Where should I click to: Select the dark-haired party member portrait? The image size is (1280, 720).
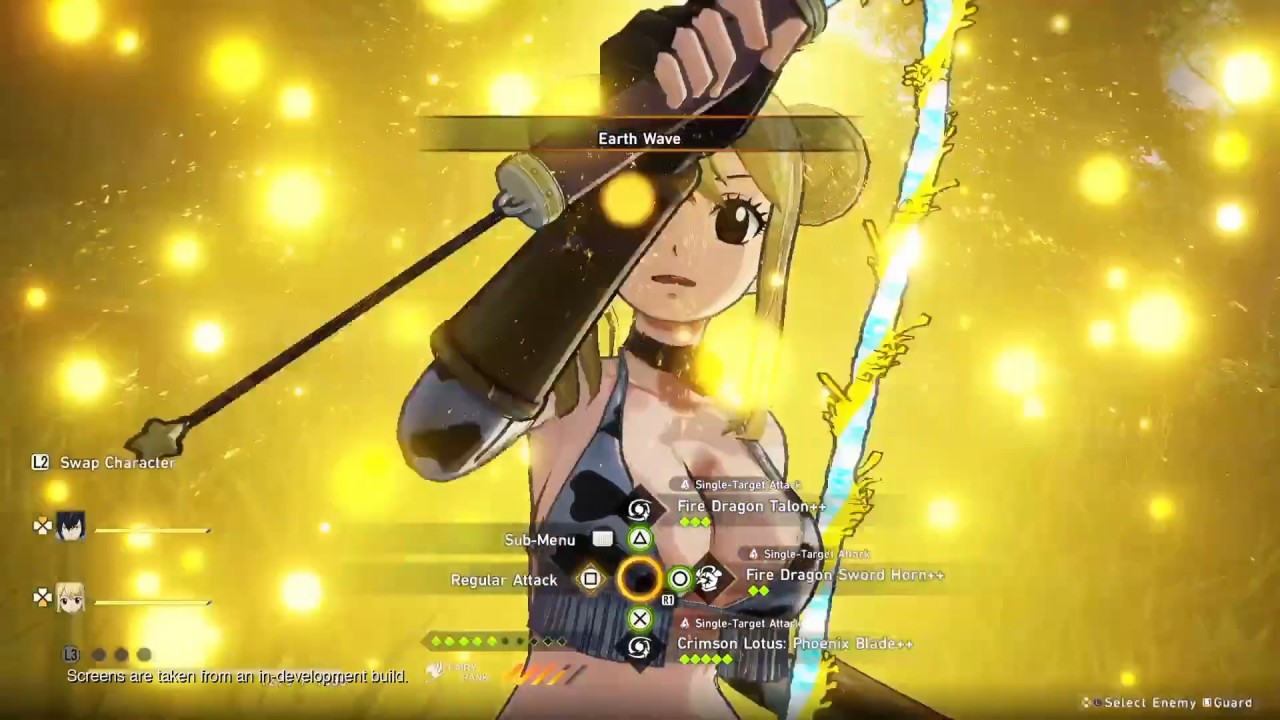click(x=70, y=526)
